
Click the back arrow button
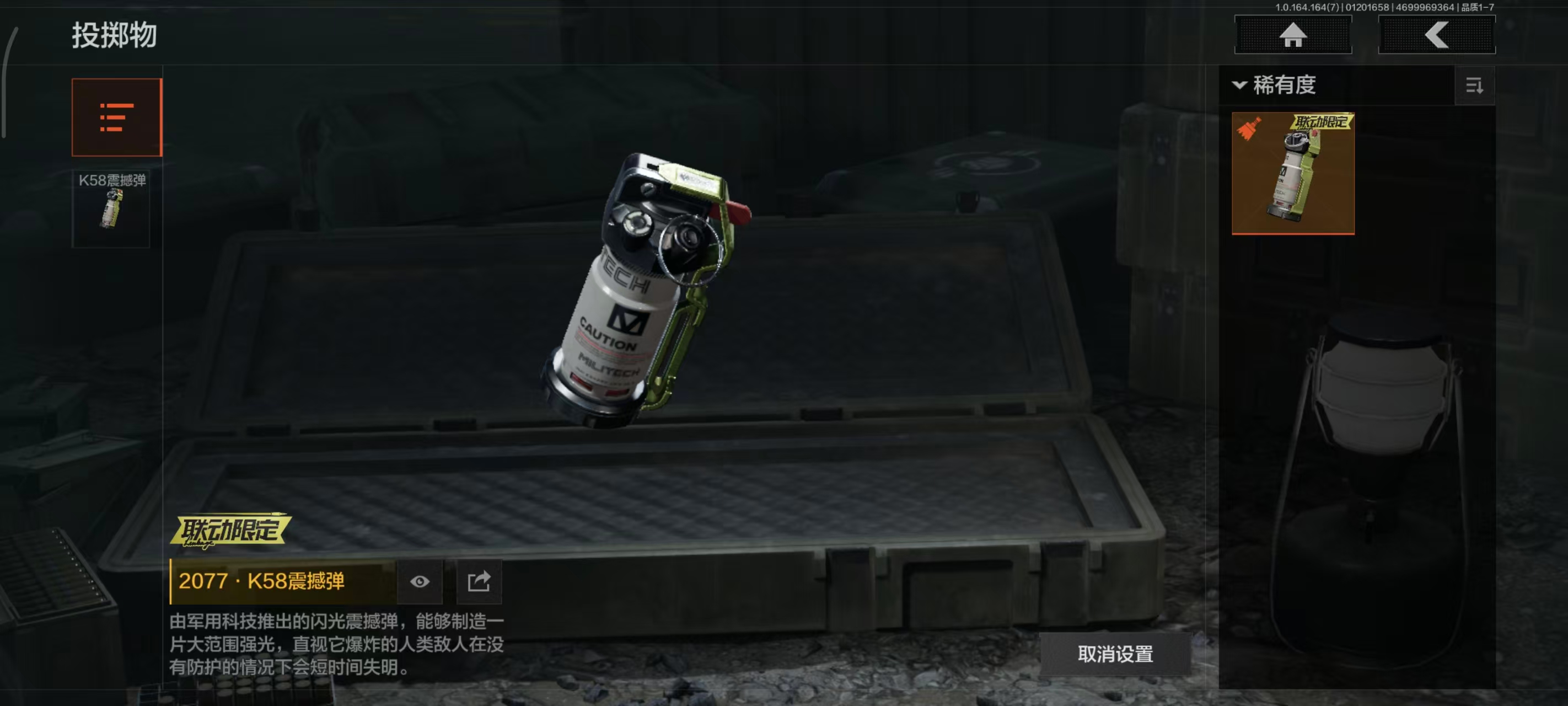tap(1436, 35)
